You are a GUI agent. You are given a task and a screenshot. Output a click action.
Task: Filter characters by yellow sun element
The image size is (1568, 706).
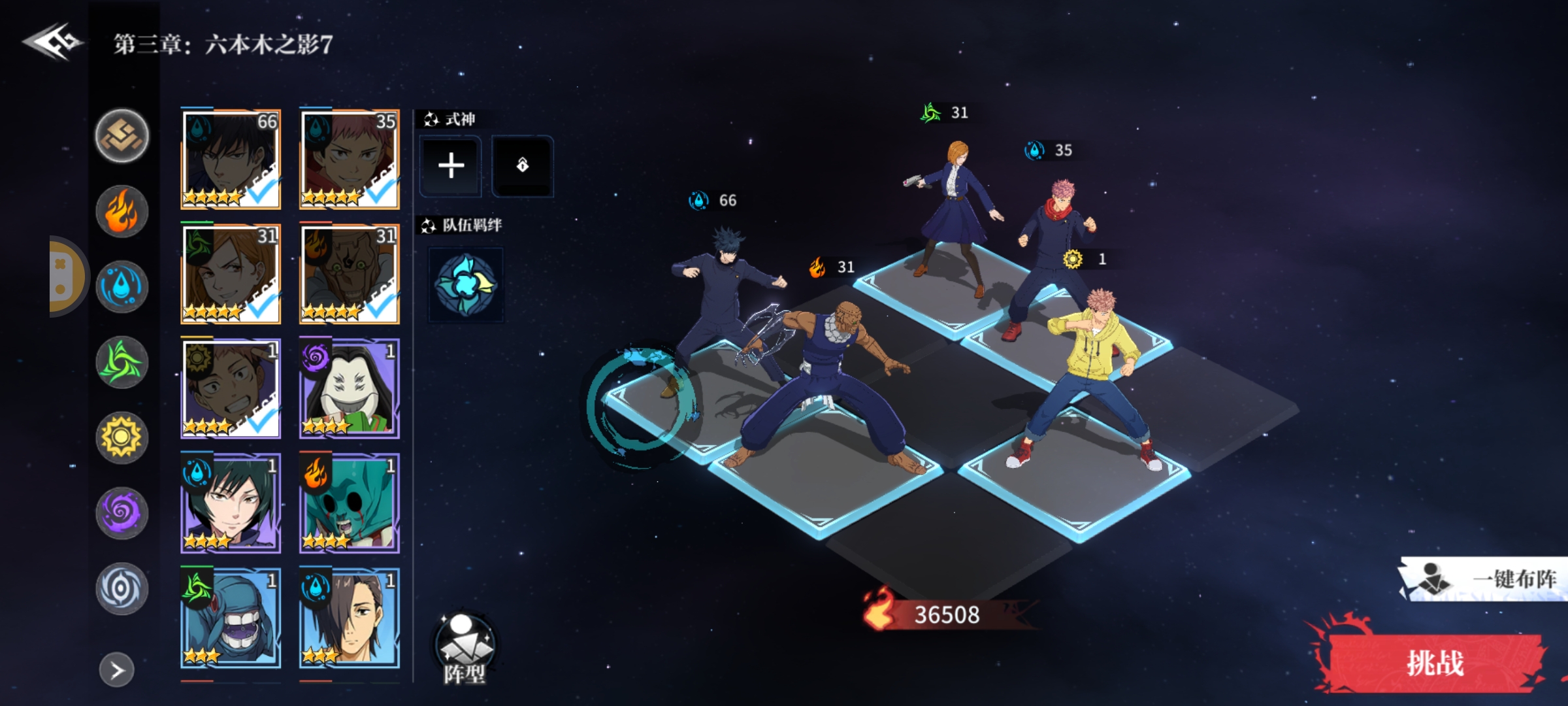tap(122, 437)
